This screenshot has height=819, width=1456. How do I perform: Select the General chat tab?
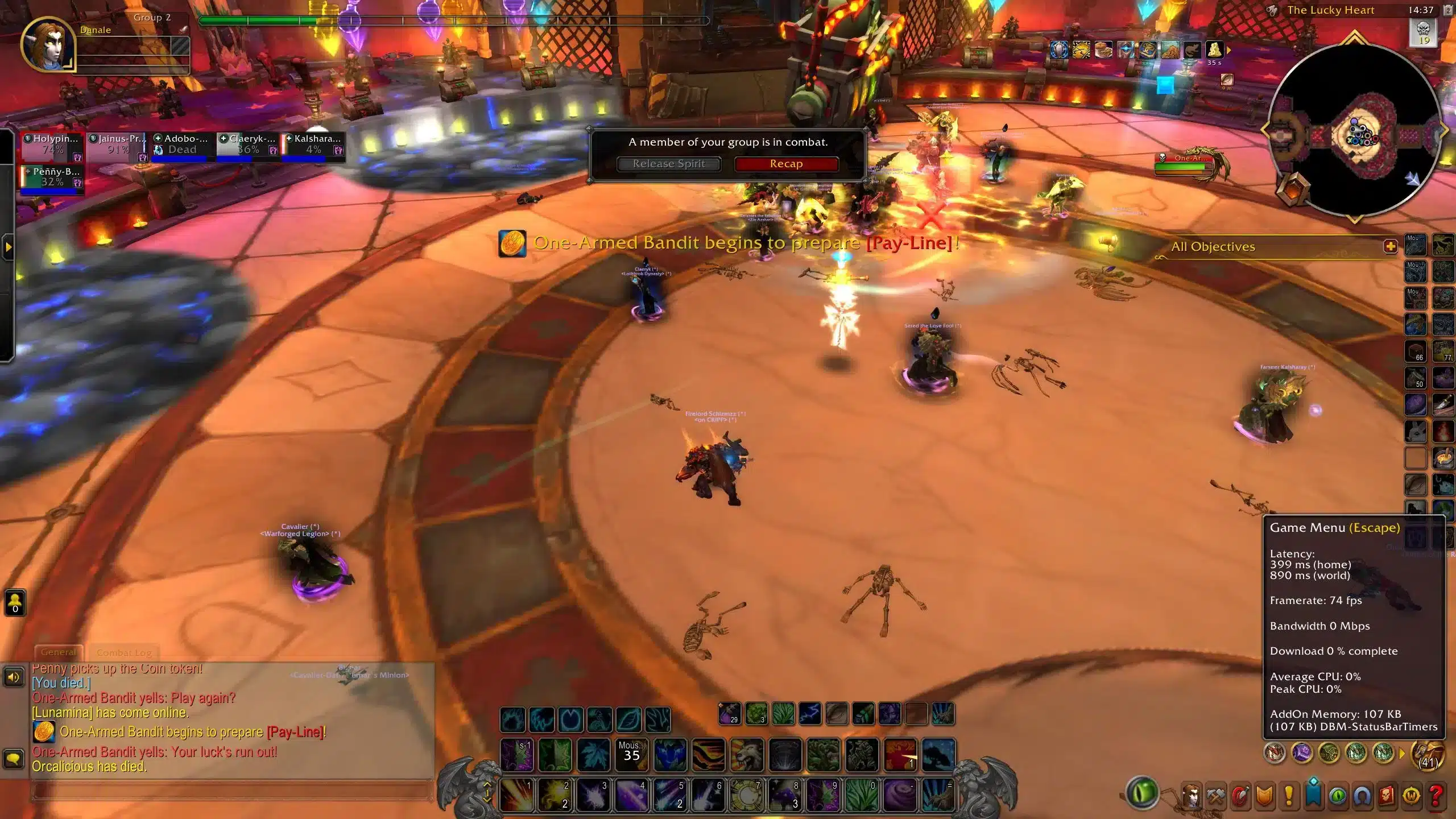(59, 652)
